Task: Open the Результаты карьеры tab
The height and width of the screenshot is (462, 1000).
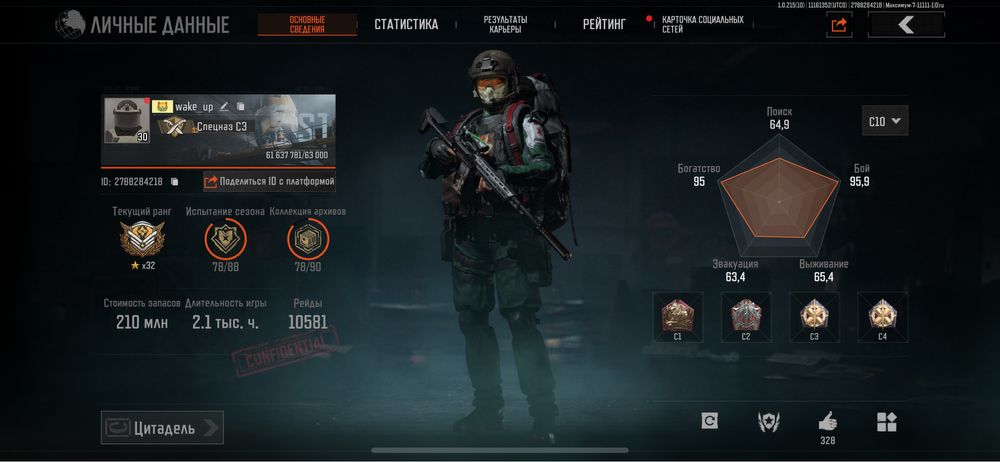Action: (x=505, y=25)
